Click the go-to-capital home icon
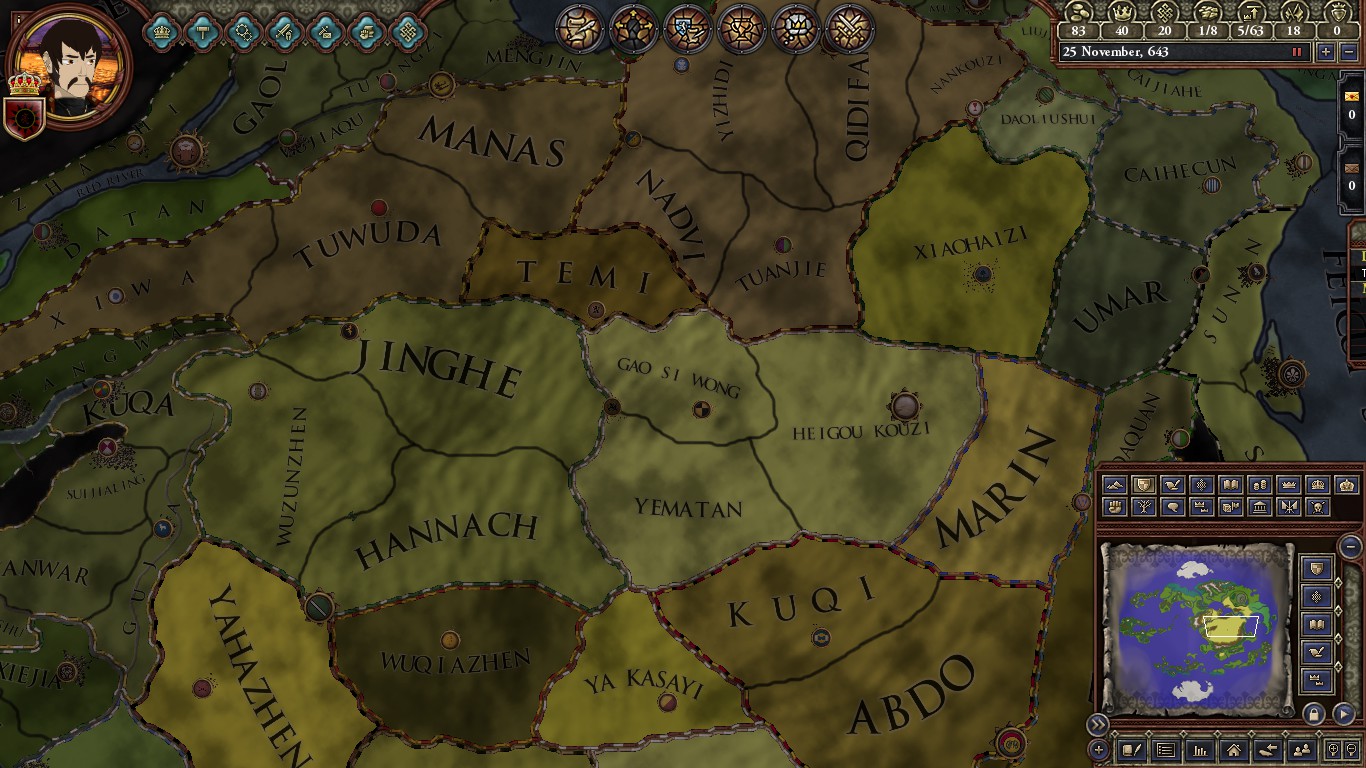 point(1233,750)
